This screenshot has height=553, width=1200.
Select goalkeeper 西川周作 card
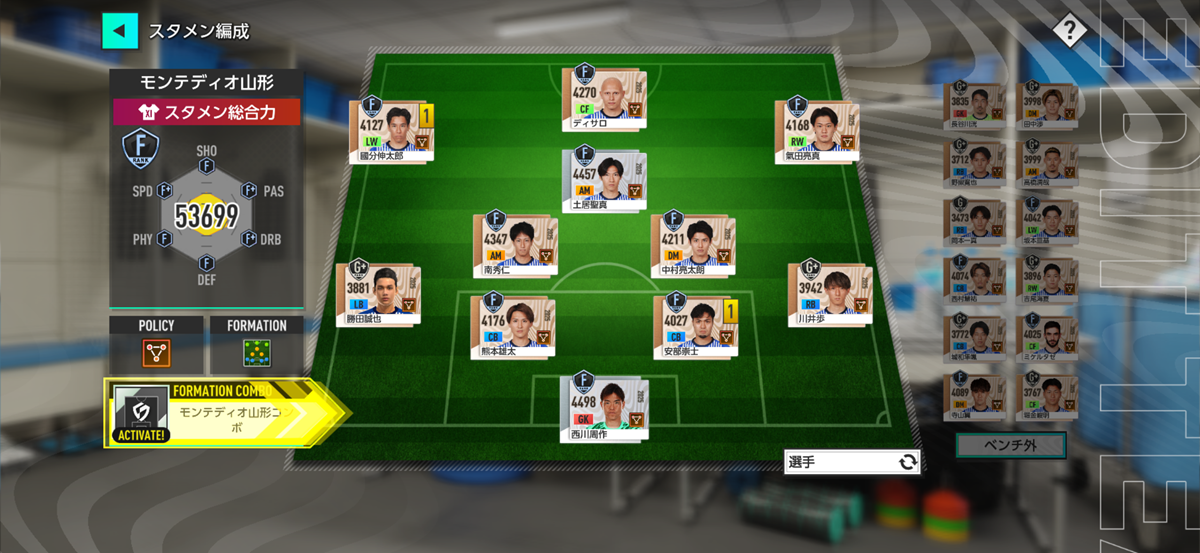(x=603, y=408)
